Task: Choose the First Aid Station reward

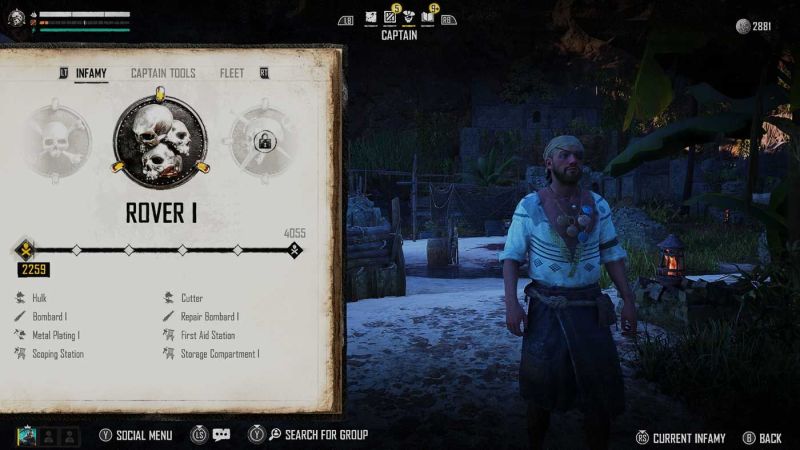Action: (207, 336)
